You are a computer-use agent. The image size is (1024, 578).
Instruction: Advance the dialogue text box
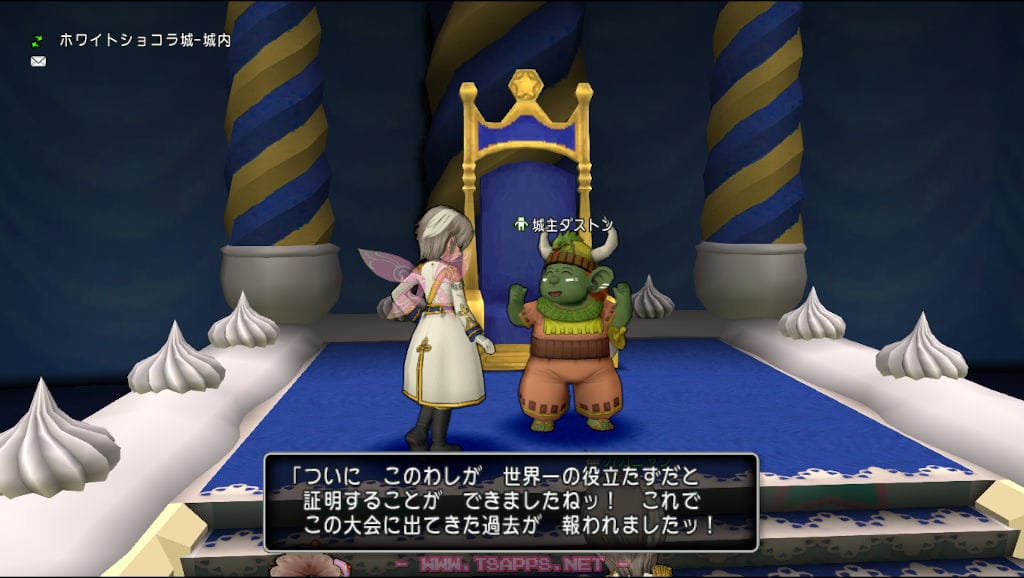click(510, 502)
